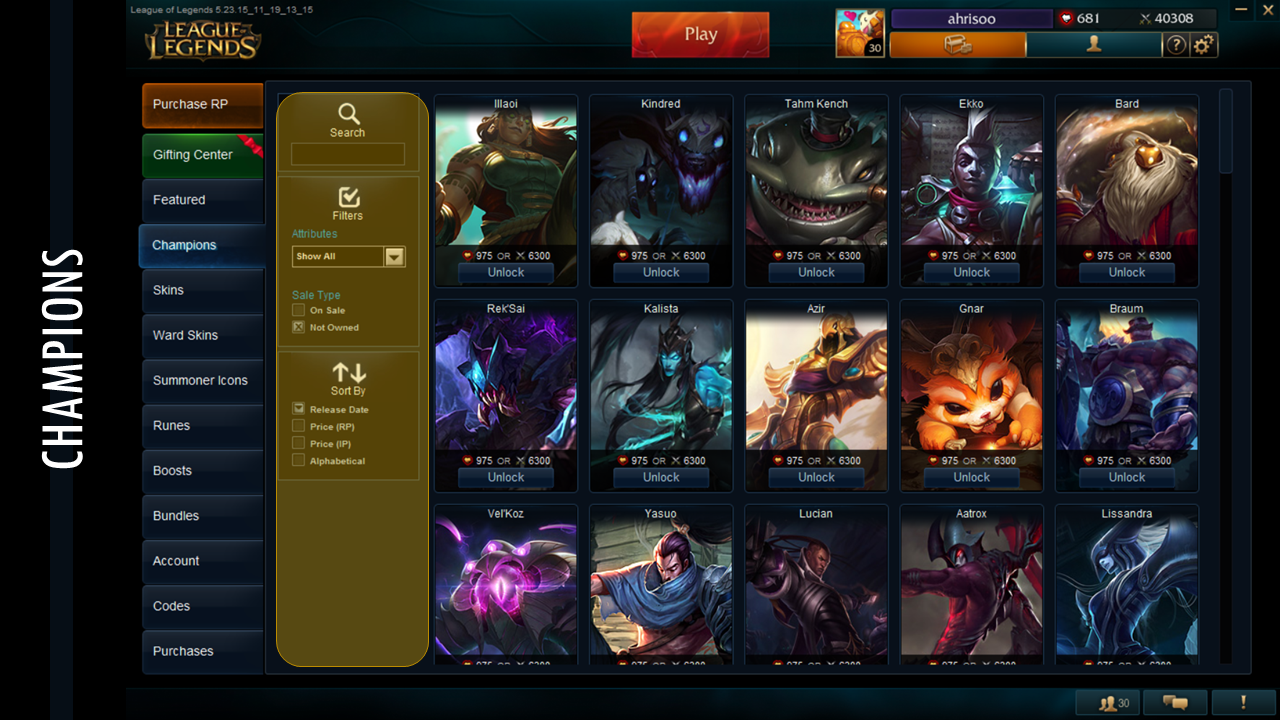Image resolution: width=1280 pixels, height=720 pixels.
Task: Open the Purchase RP page
Action: point(202,105)
